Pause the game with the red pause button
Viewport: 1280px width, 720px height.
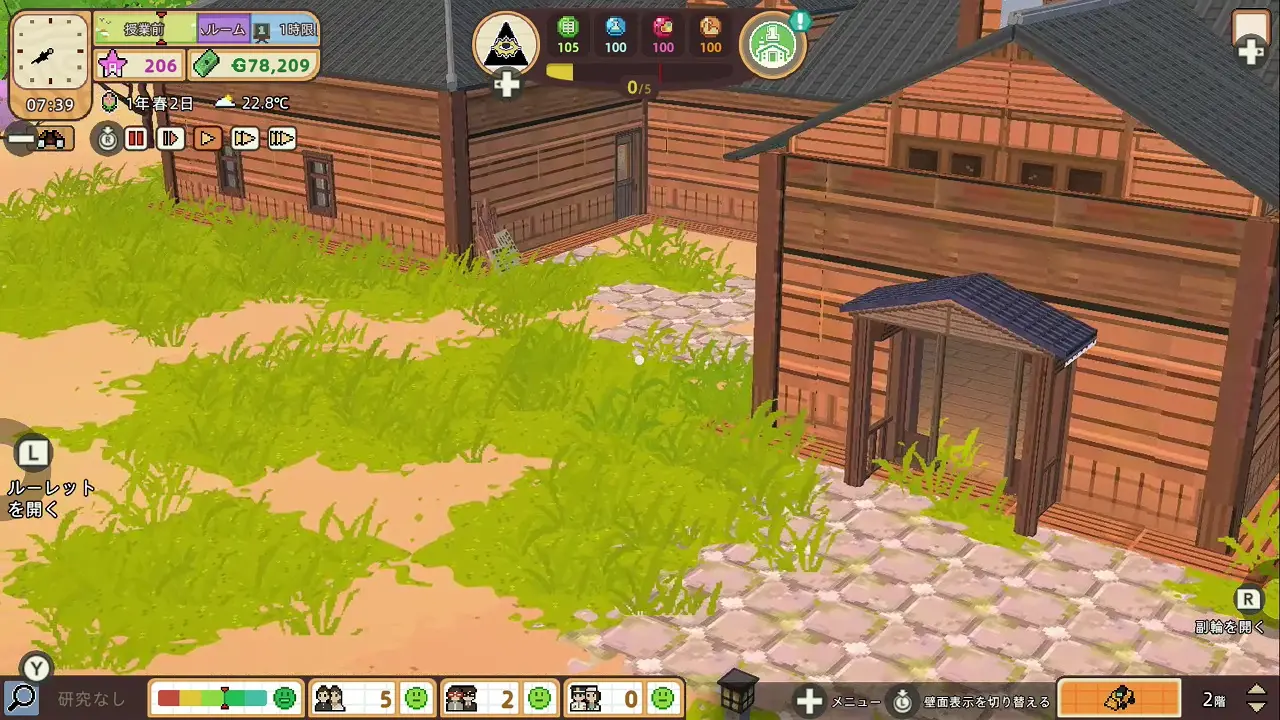pyautogui.click(x=136, y=138)
